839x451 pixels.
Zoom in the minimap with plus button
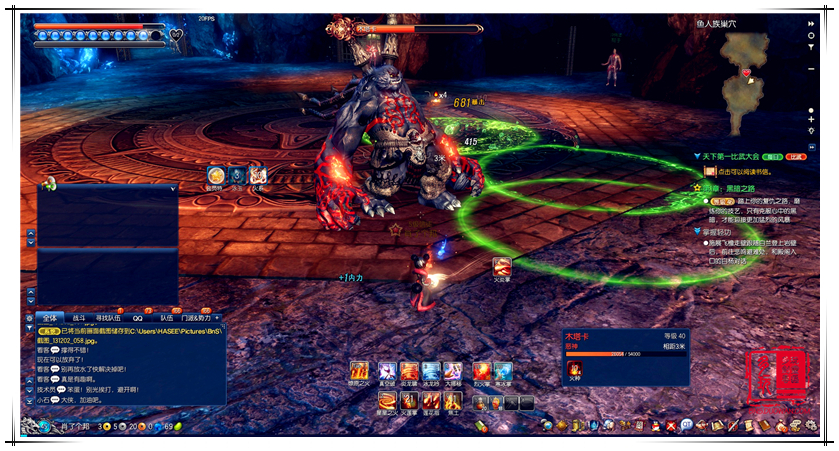[x=812, y=119]
